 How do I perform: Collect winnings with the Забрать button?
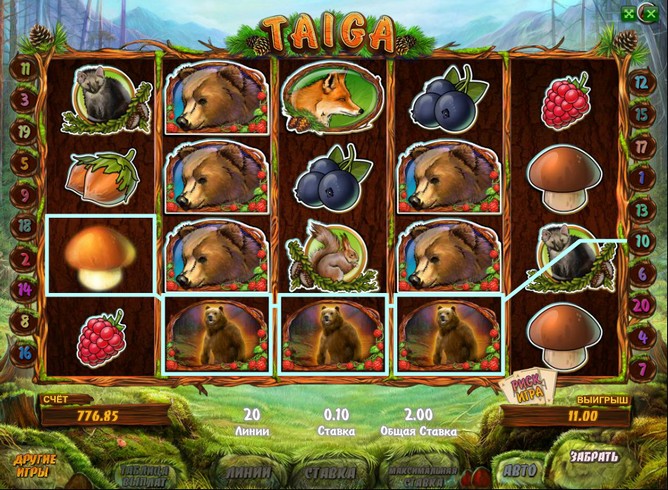pos(594,458)
